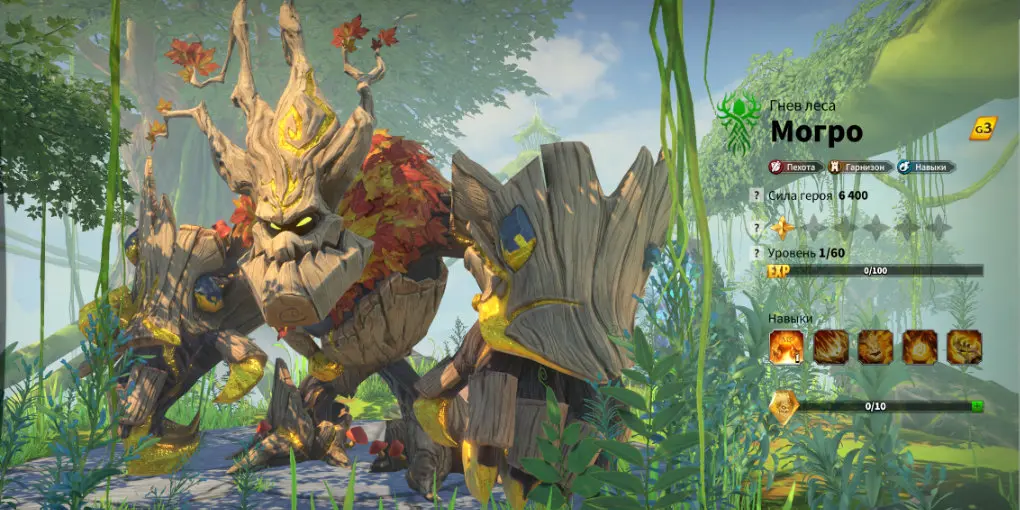Image resolution: width=1020 pixels, height=510 pixels.
Task: Click the green plus on the 0/10 bar
Action: pos(976,406)
